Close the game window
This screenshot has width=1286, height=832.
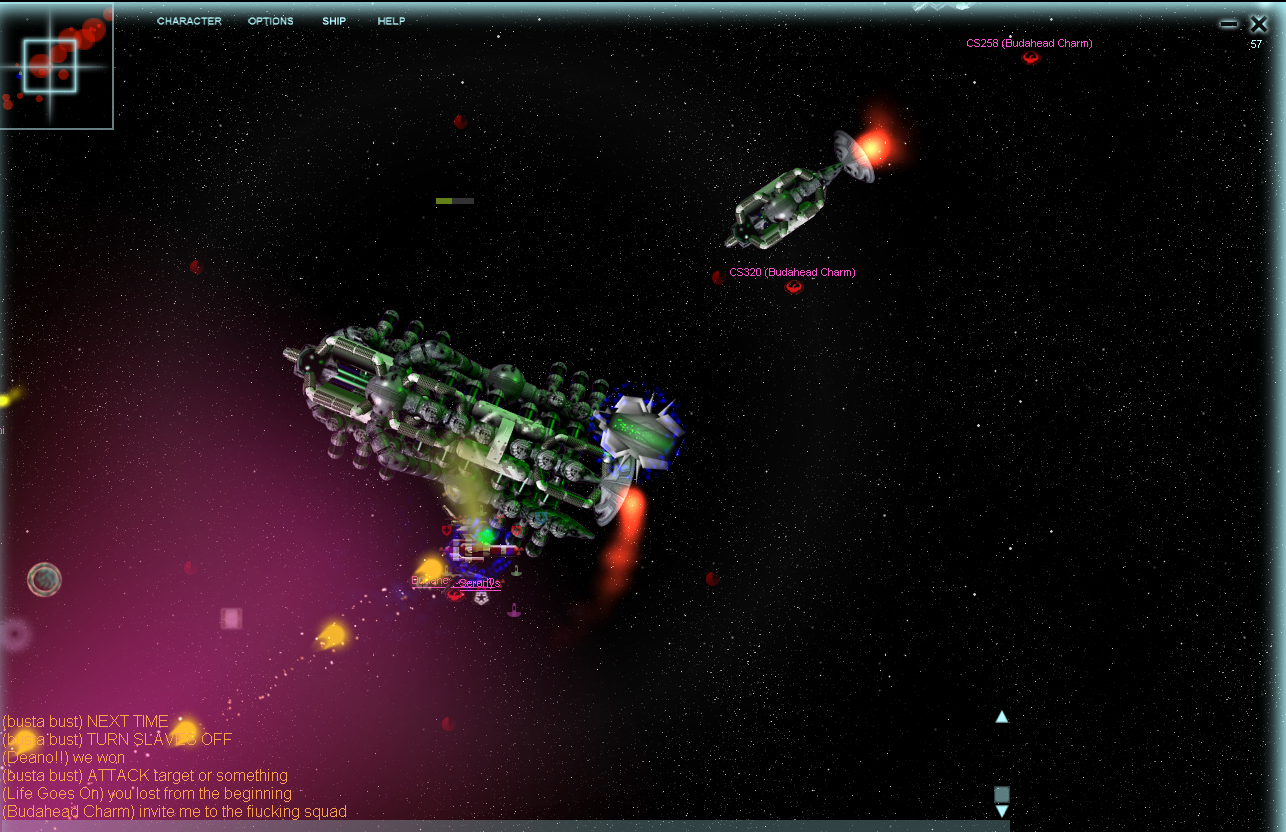click(x=1258, y=24)
